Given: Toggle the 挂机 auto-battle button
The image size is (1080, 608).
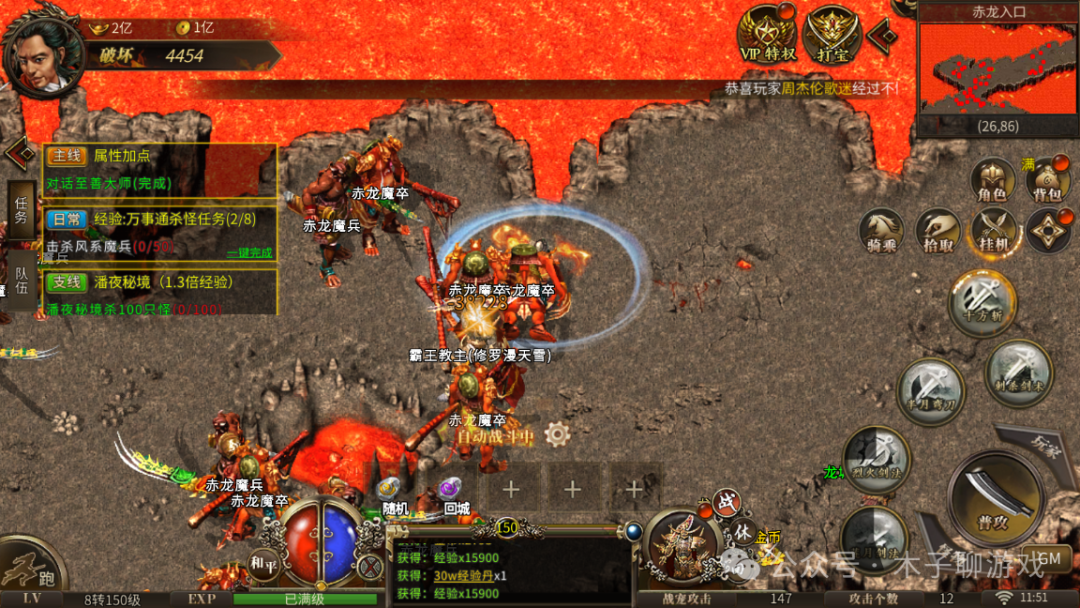Looking at the screenshot, I should click(994, 230).
